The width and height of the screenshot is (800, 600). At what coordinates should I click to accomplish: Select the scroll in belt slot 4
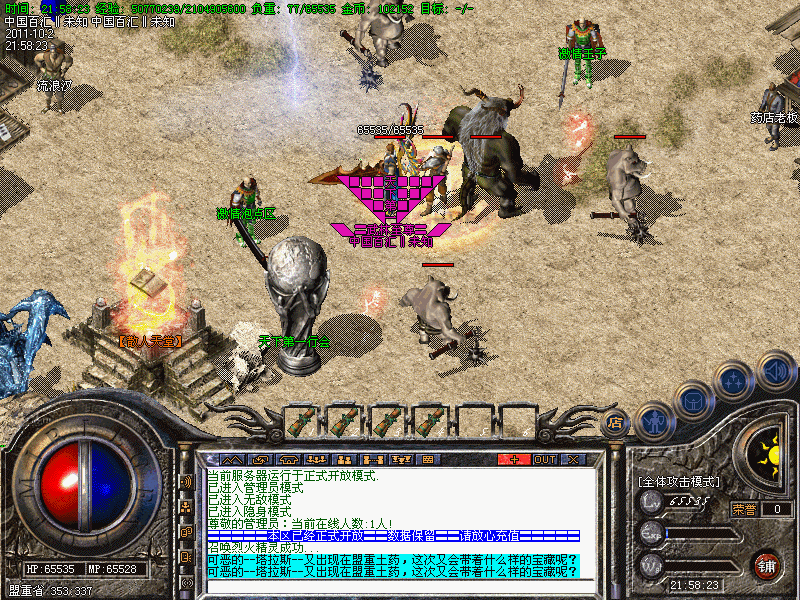[430, 422]
